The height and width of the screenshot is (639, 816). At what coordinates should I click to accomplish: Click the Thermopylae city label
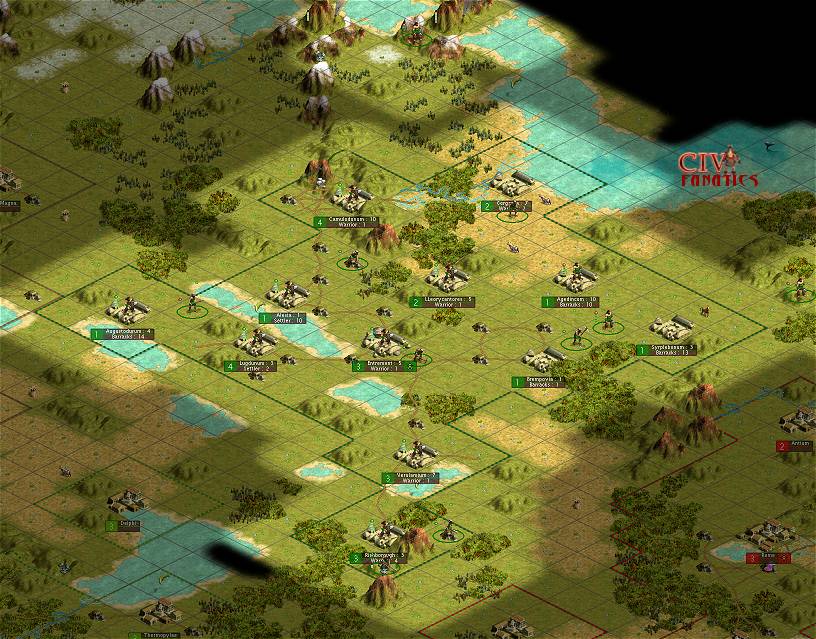160,634
